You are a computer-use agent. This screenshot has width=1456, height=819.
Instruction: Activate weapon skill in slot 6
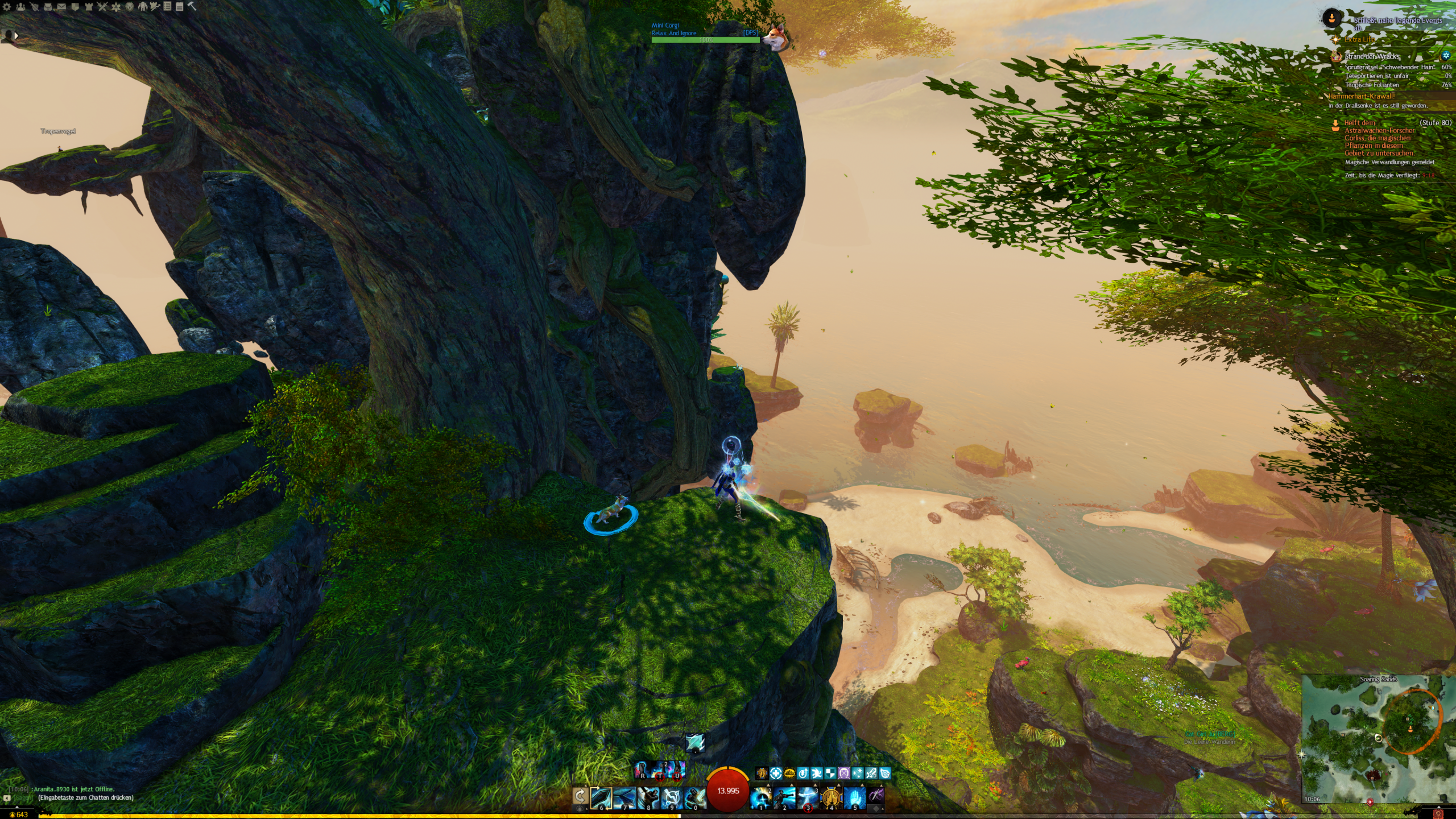(601, 797)
